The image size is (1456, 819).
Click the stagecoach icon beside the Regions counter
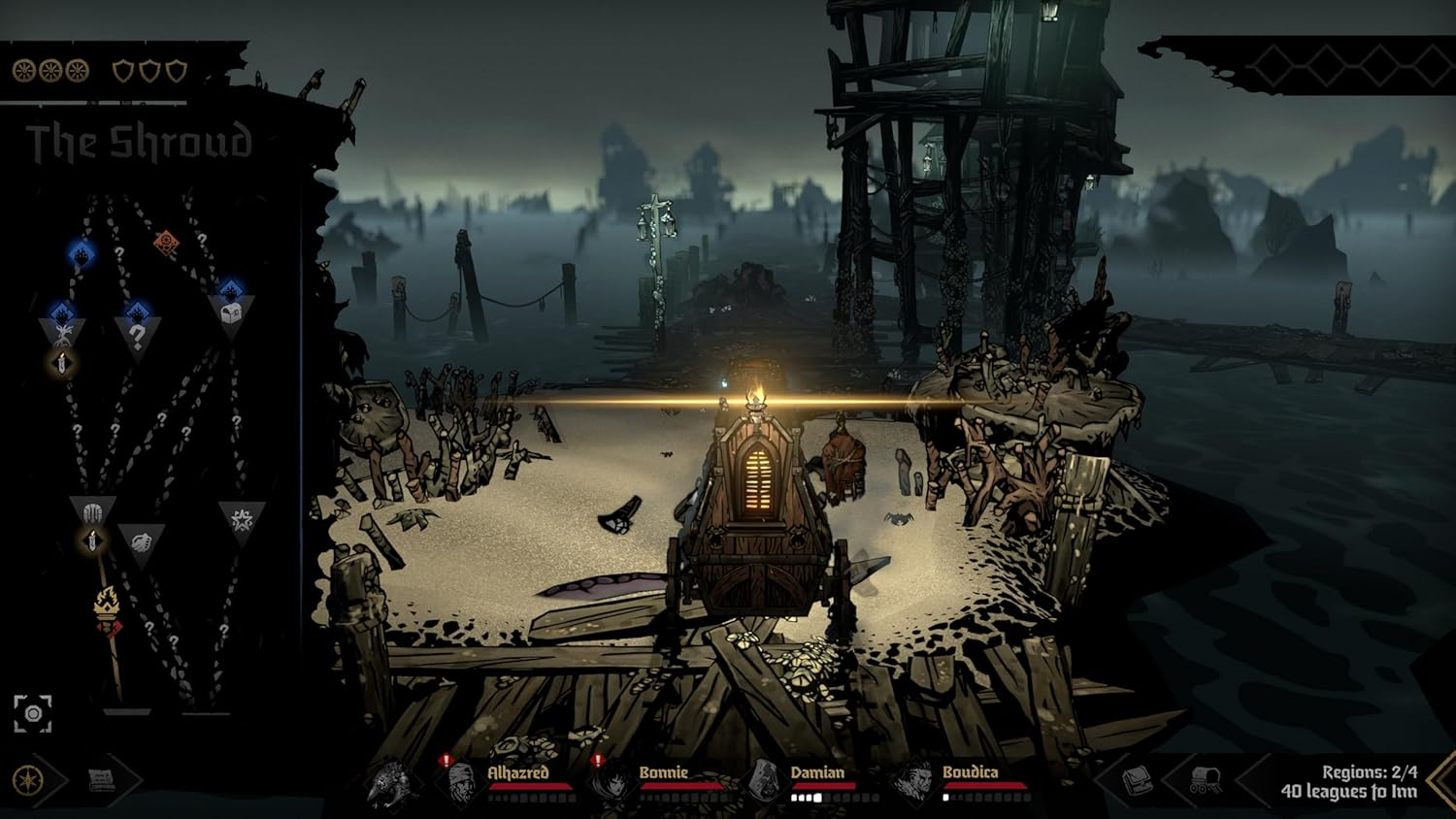click(1205, 778)
